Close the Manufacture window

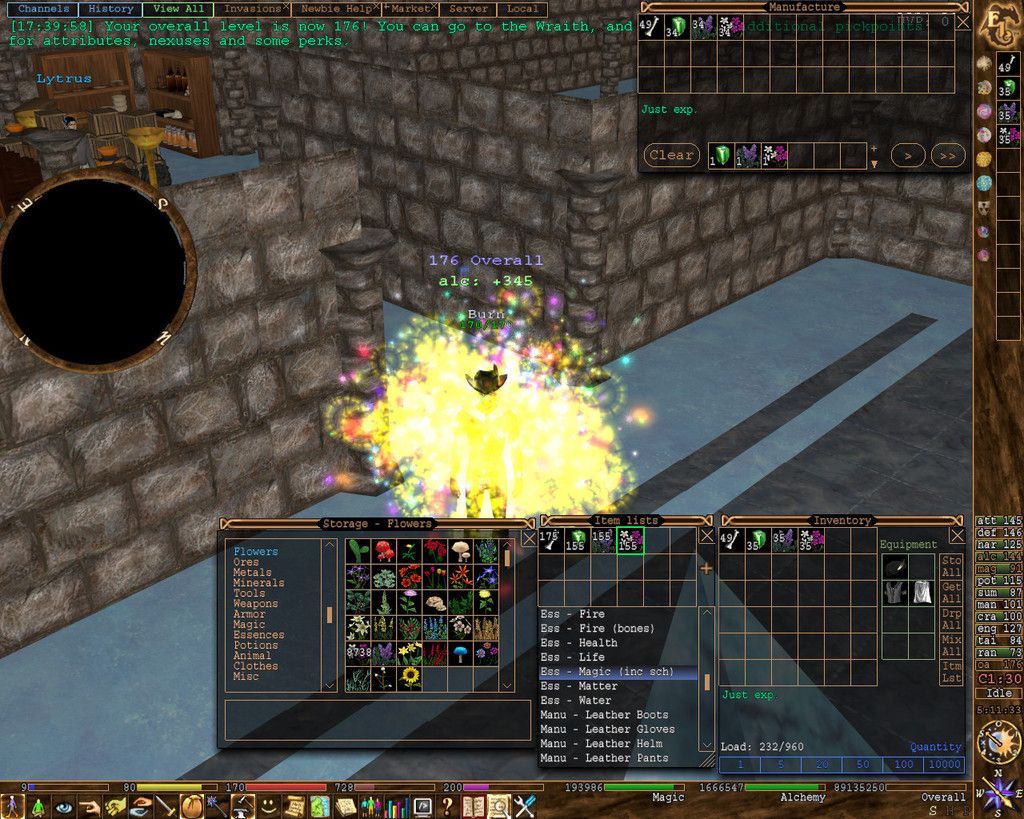point(962,21)
